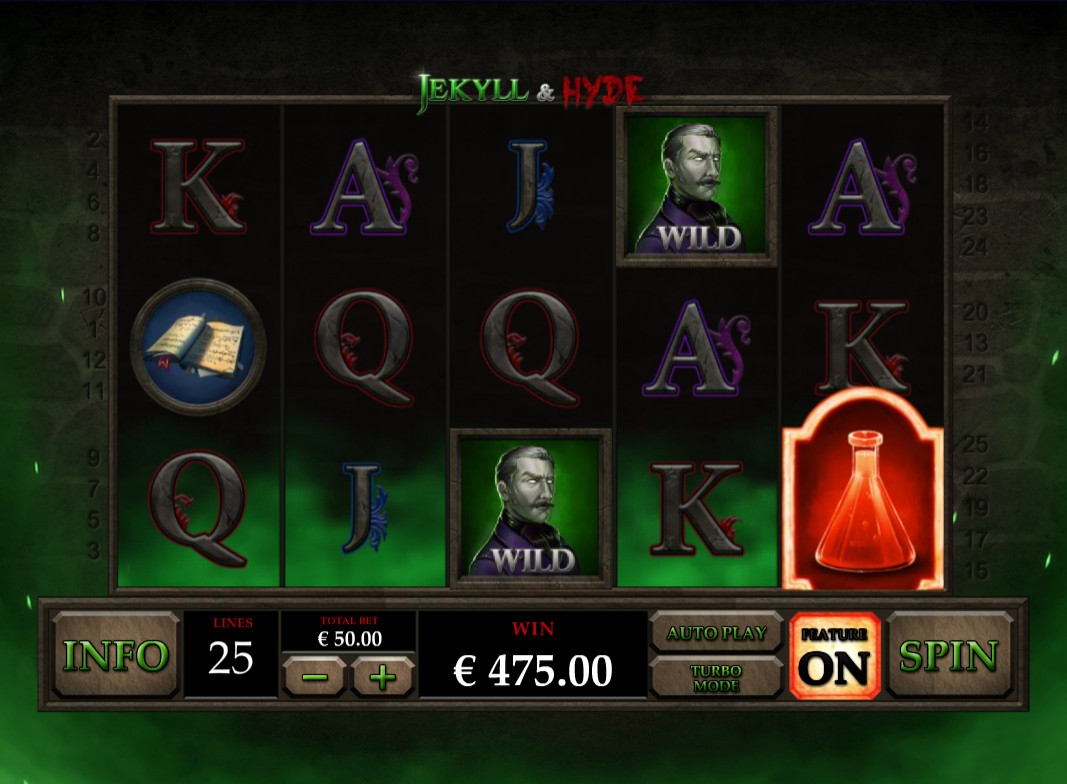Open the INFO paytable
1067x784 pixels.
[x=115, y=656]
